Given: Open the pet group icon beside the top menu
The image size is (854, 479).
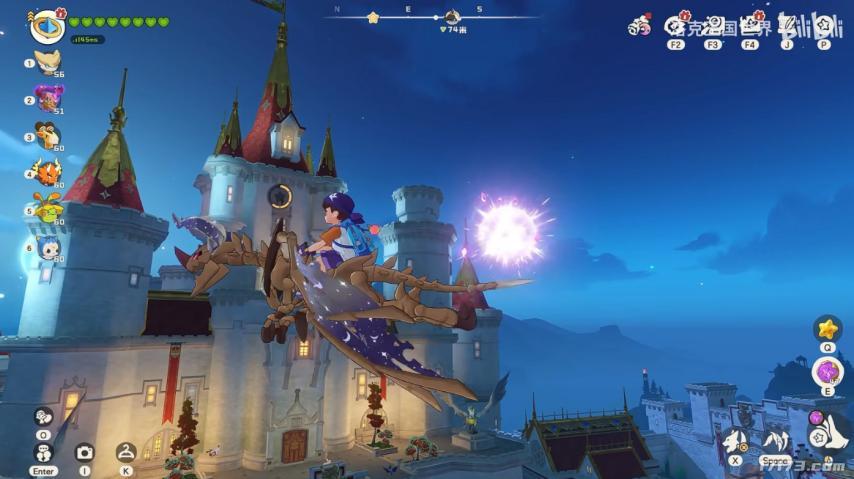Looking at the screenshot, I should click(639, 27).
